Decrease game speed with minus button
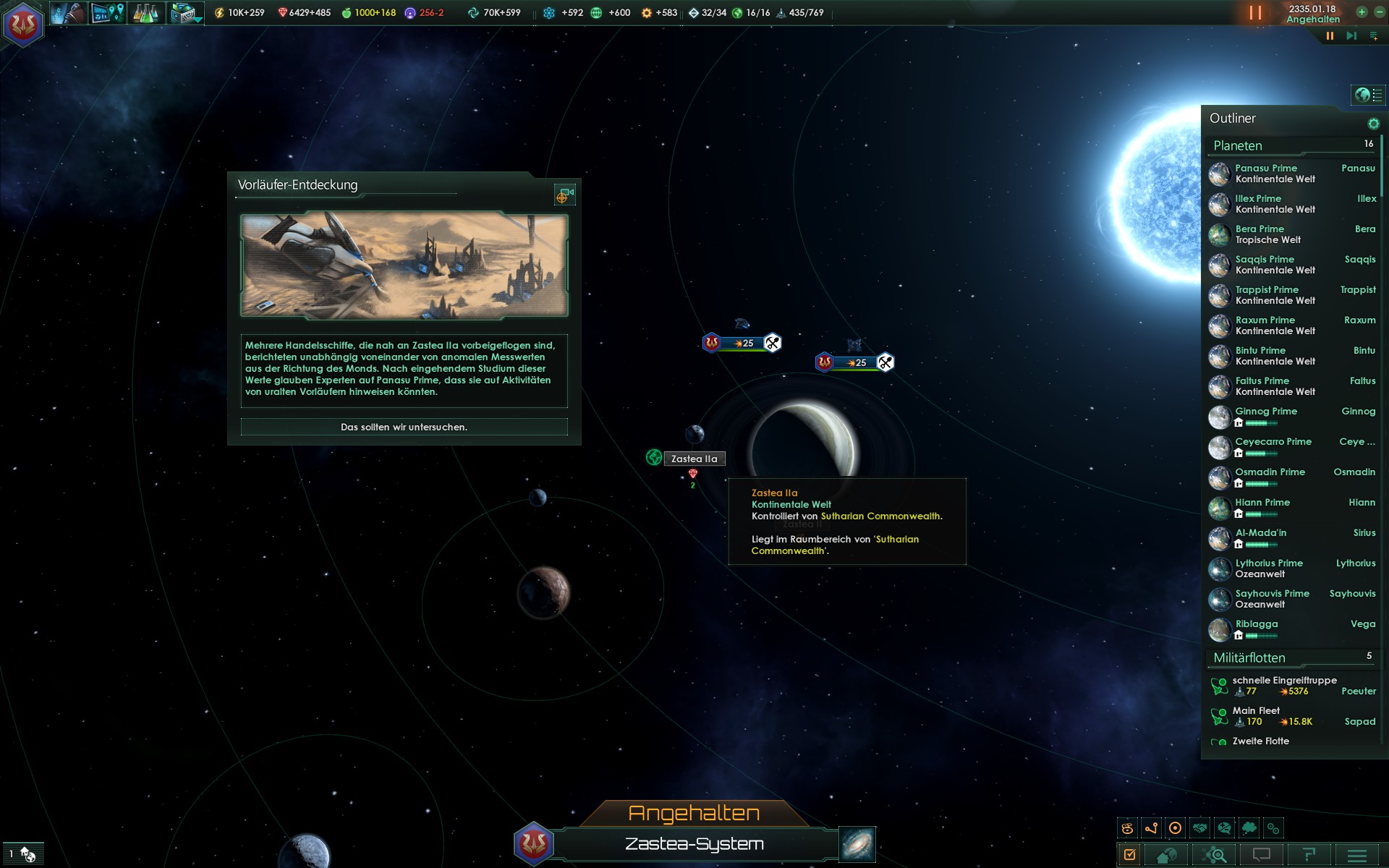The height and width of the screenshot is (868, 1389). point(1379,12)
